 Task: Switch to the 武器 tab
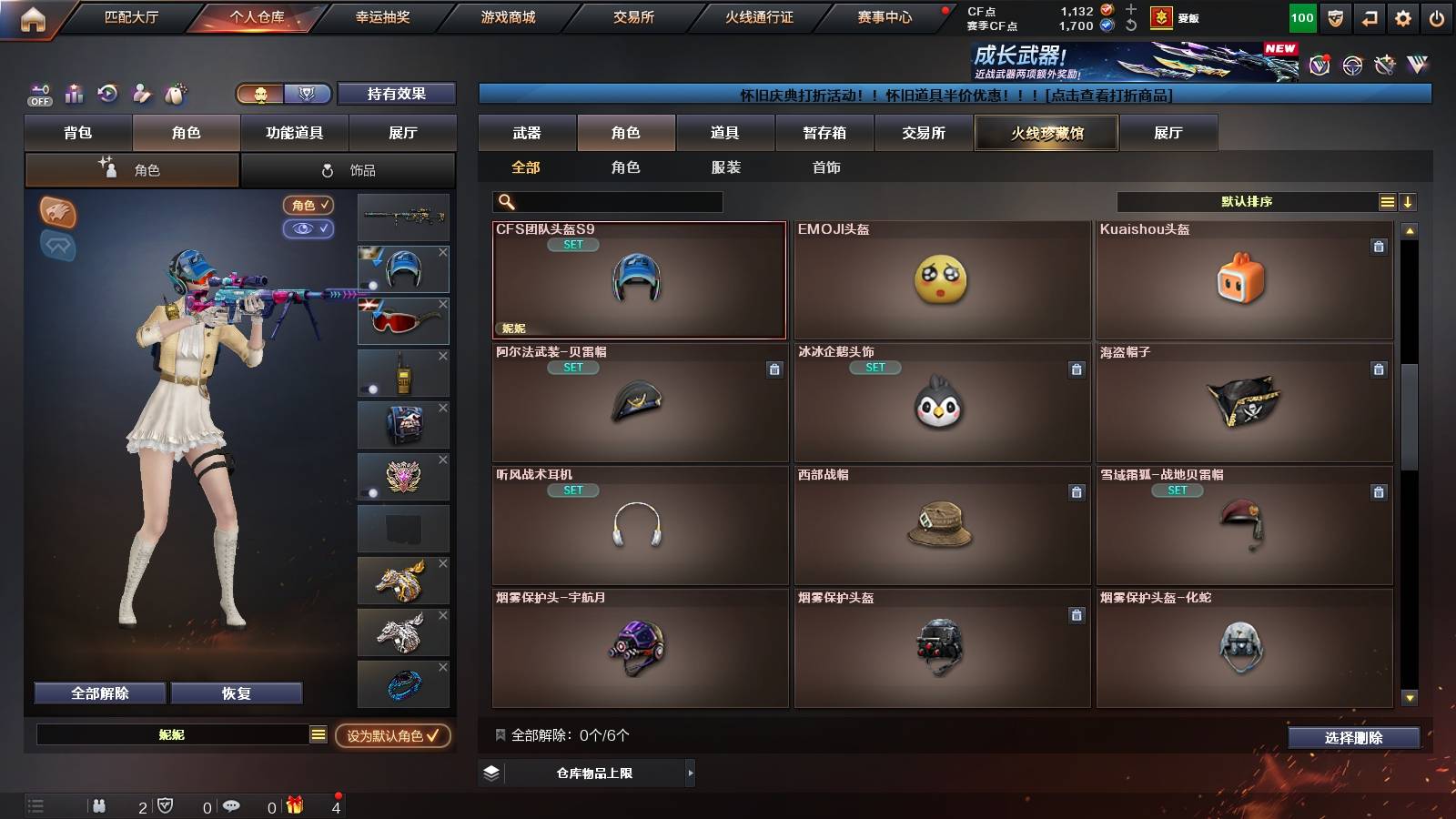pyautogui.click(x=528, y=133)
